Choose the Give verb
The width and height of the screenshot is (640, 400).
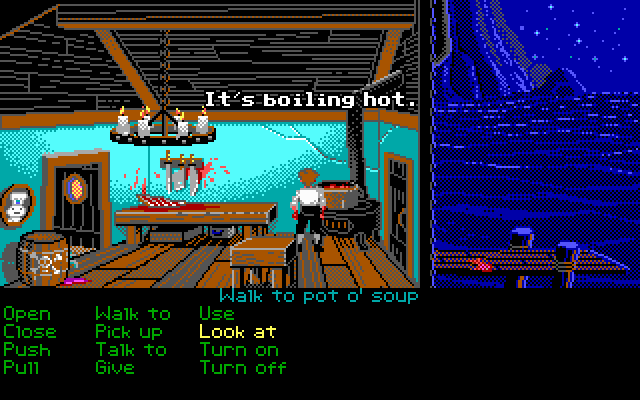(x=114, y=368)
